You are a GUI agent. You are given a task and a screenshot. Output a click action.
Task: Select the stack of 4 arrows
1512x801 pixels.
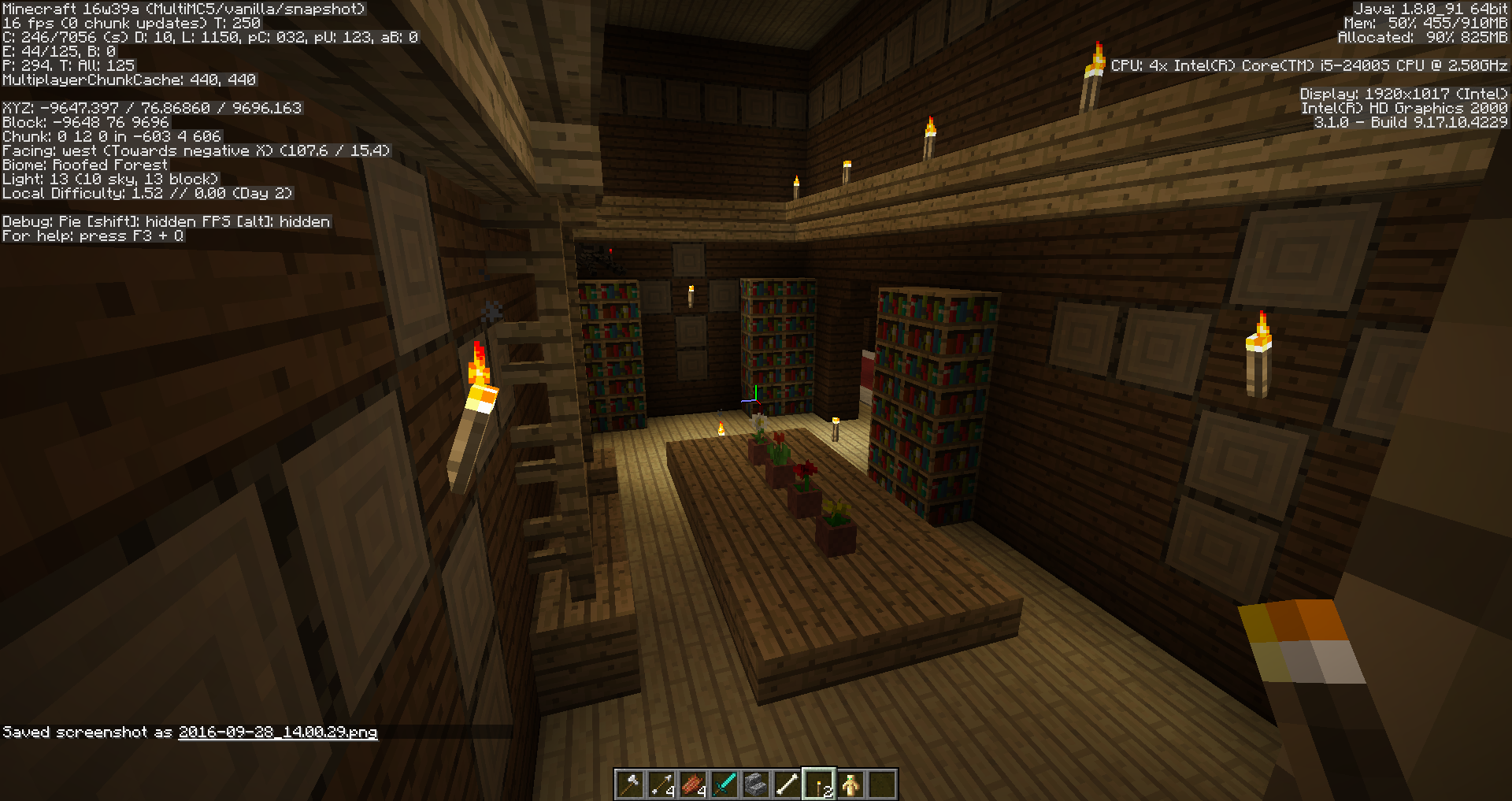[x=662, y=784]
